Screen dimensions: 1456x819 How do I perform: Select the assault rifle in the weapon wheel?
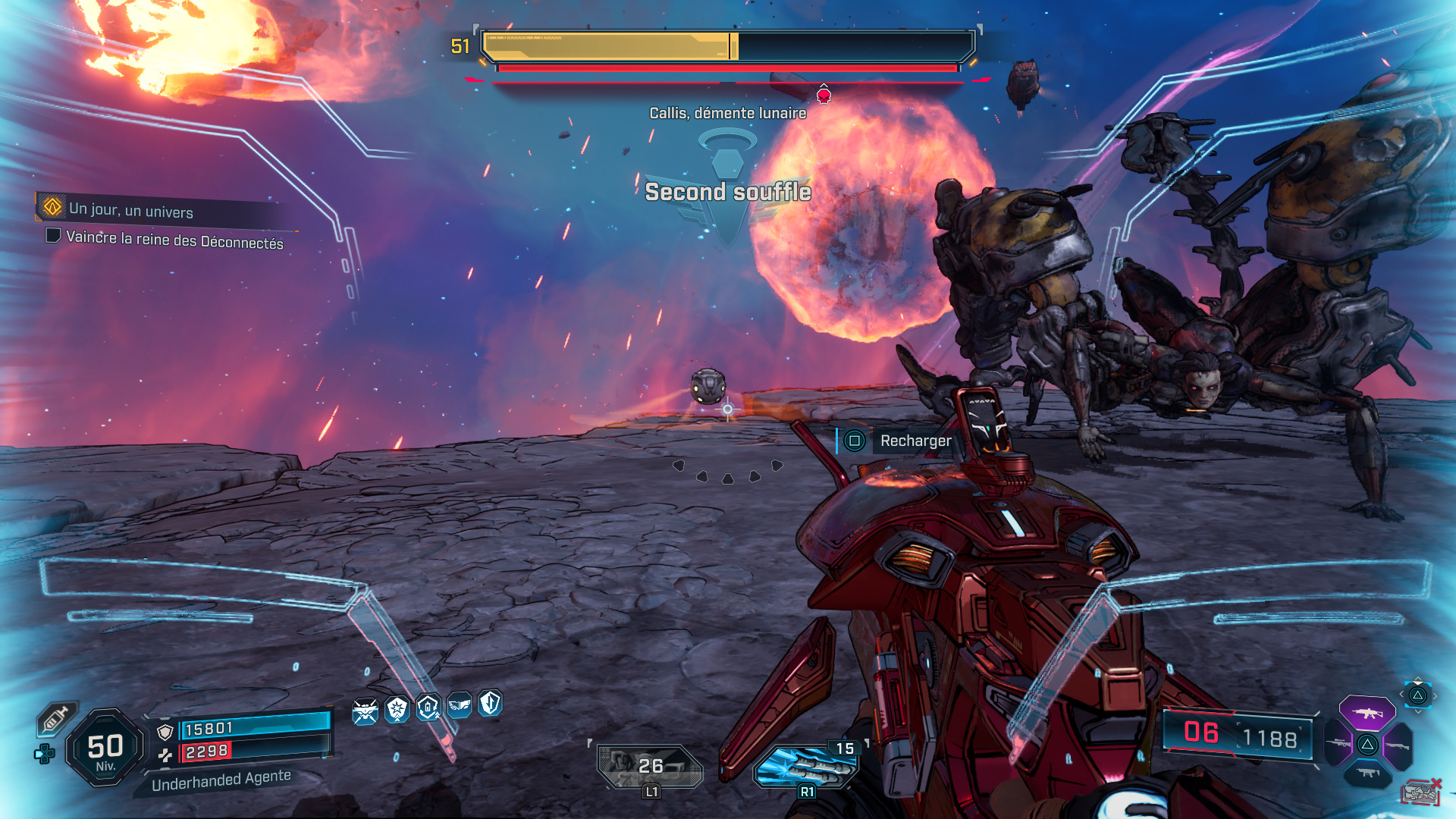coord(1367,713)
